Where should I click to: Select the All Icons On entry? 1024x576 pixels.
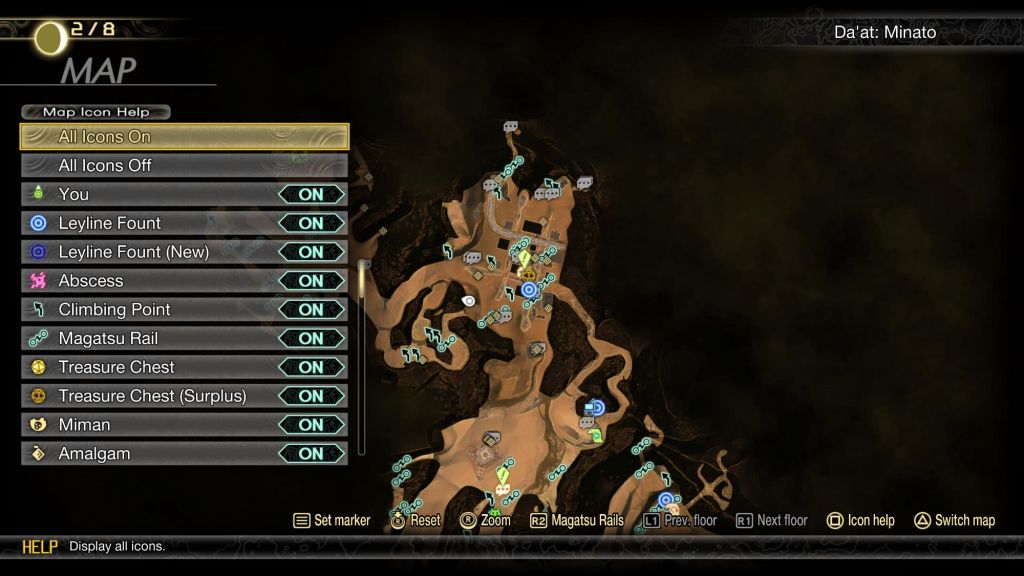tap(184, 137)
